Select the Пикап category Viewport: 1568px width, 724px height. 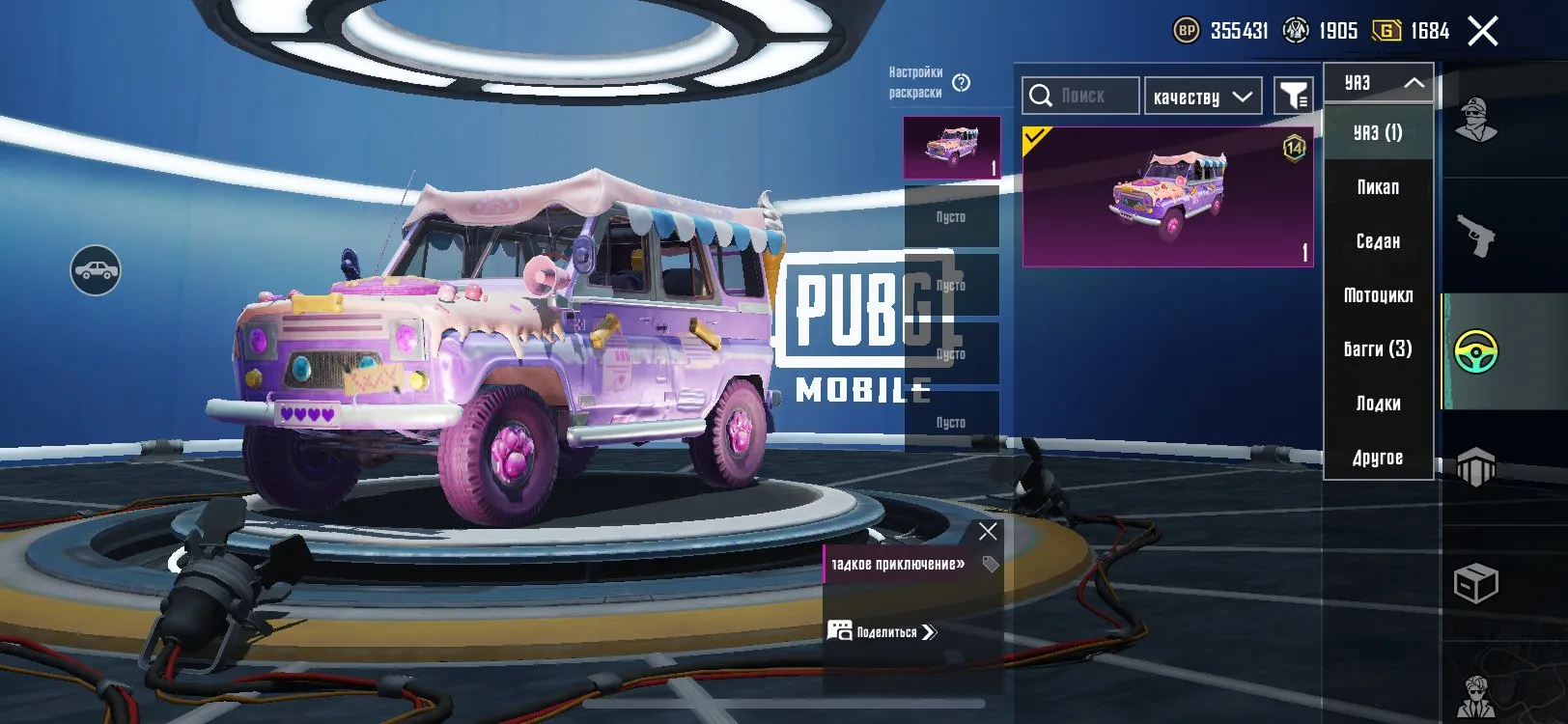pyautogui.click(x=1377, y=187)
